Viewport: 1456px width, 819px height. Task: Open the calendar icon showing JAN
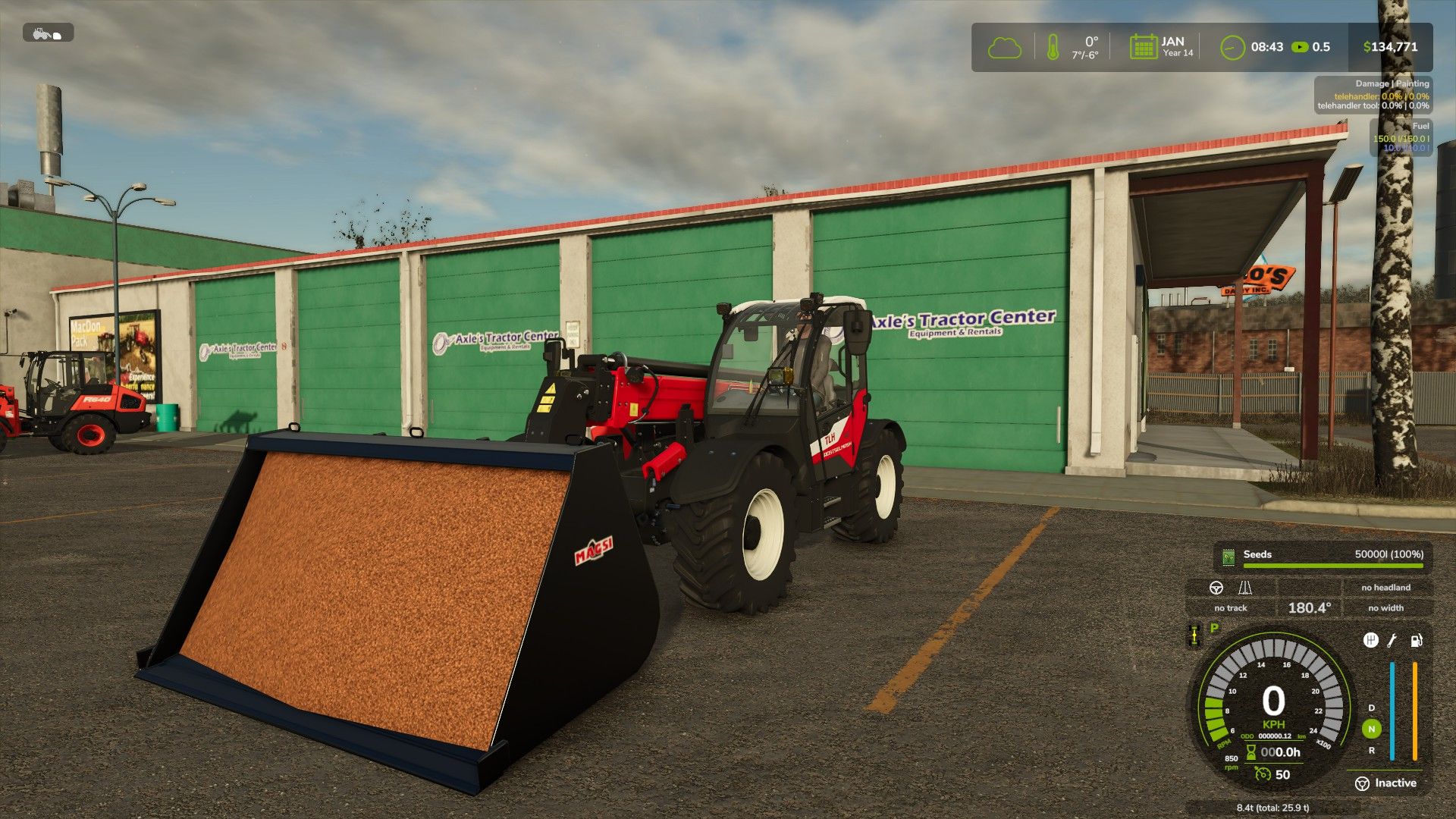click(x=1143, y=47)
